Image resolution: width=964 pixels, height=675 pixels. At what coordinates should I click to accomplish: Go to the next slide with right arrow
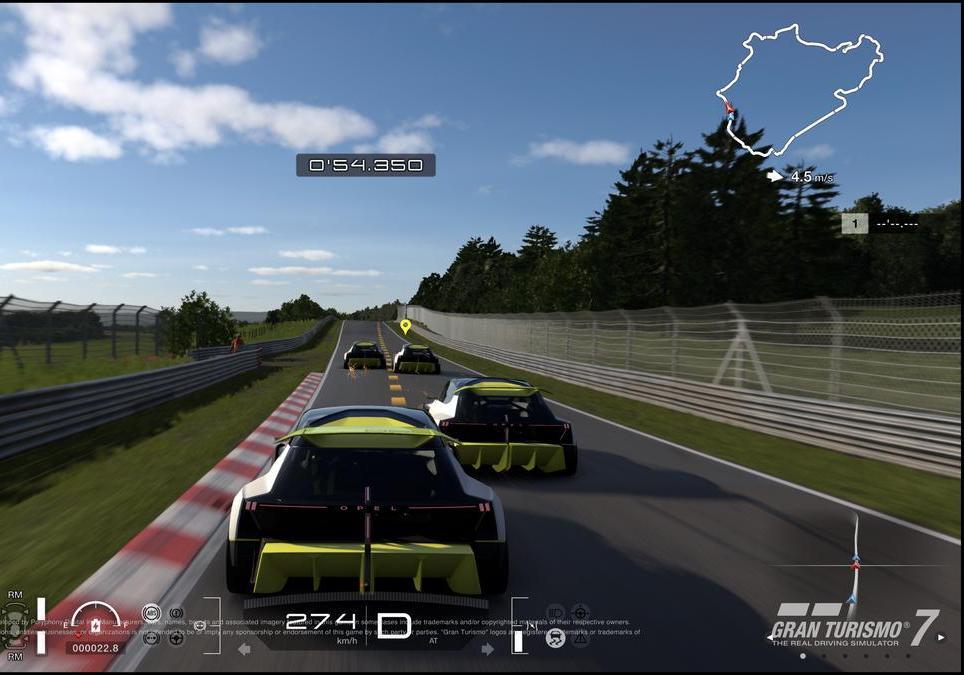click(940, 637)
